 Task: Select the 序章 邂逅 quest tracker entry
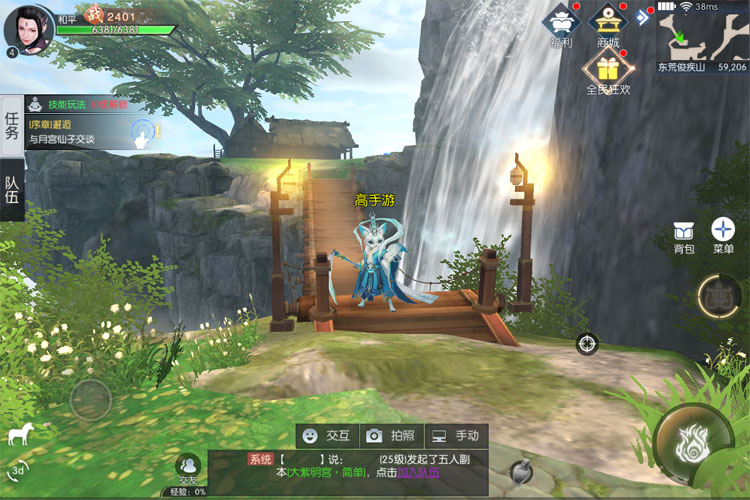coord(70,132)
